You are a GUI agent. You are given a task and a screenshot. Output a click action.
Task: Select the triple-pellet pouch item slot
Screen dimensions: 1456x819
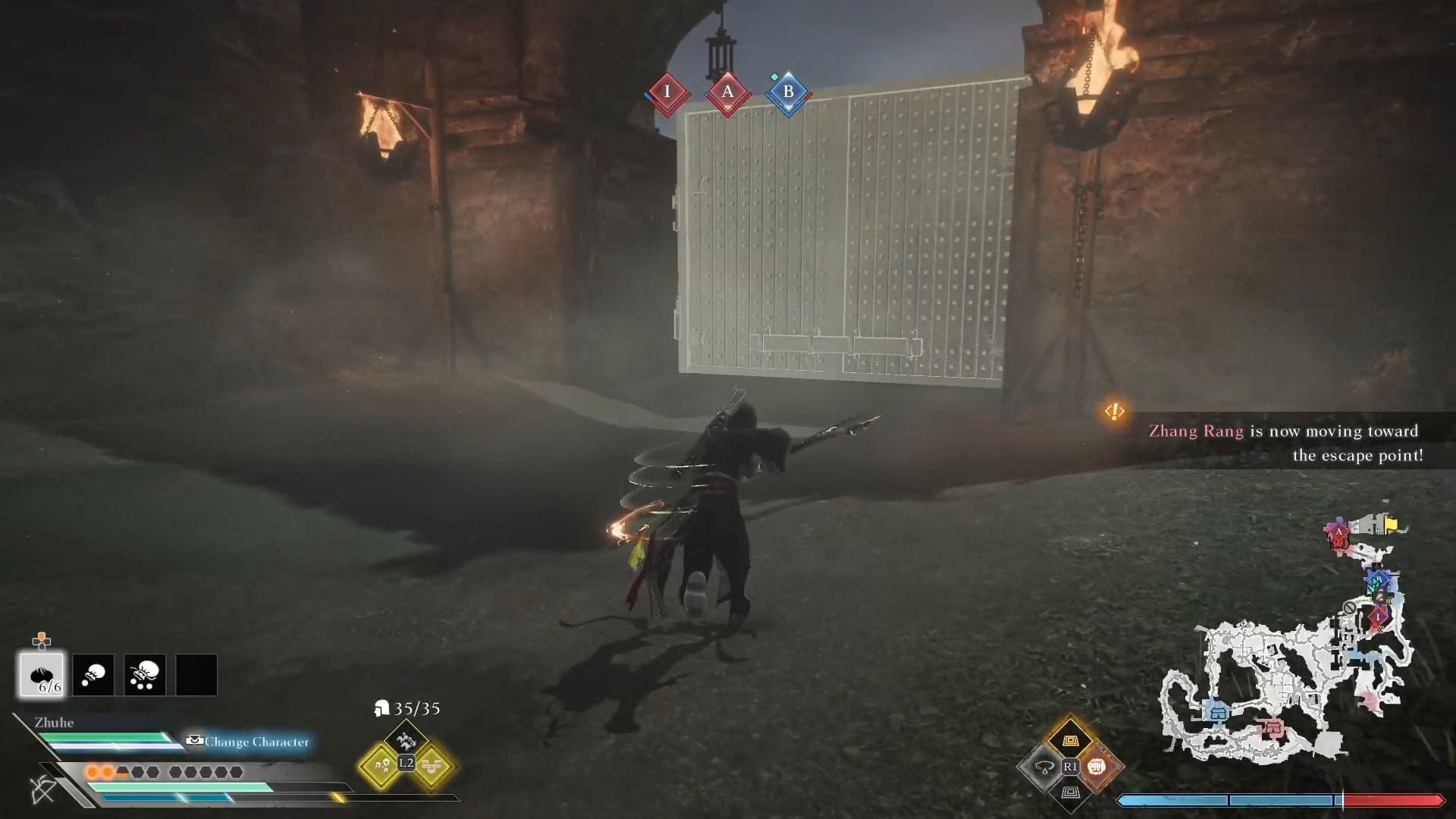point(145,674)
